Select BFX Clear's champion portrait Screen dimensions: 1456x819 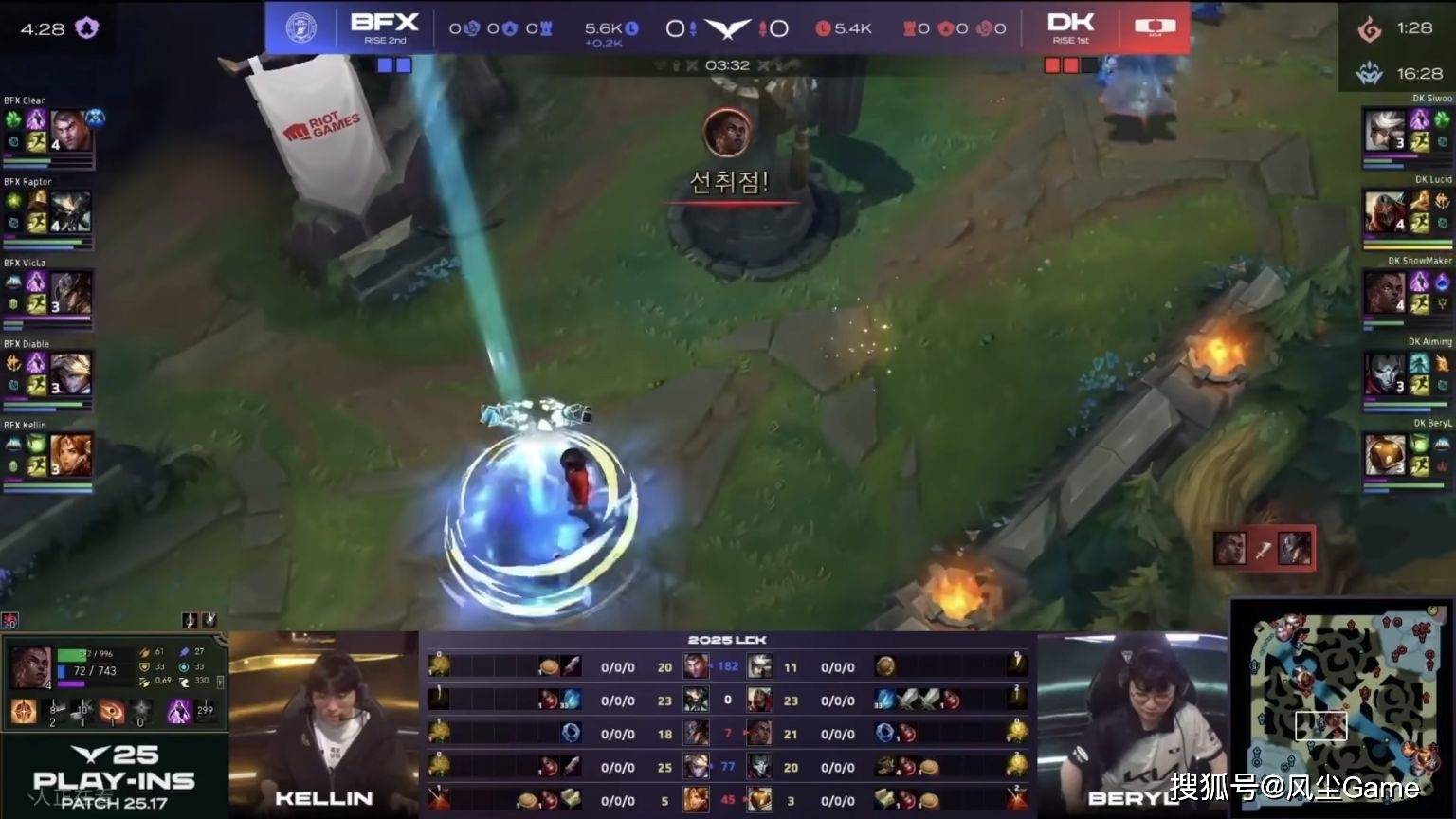click(70, 130)
